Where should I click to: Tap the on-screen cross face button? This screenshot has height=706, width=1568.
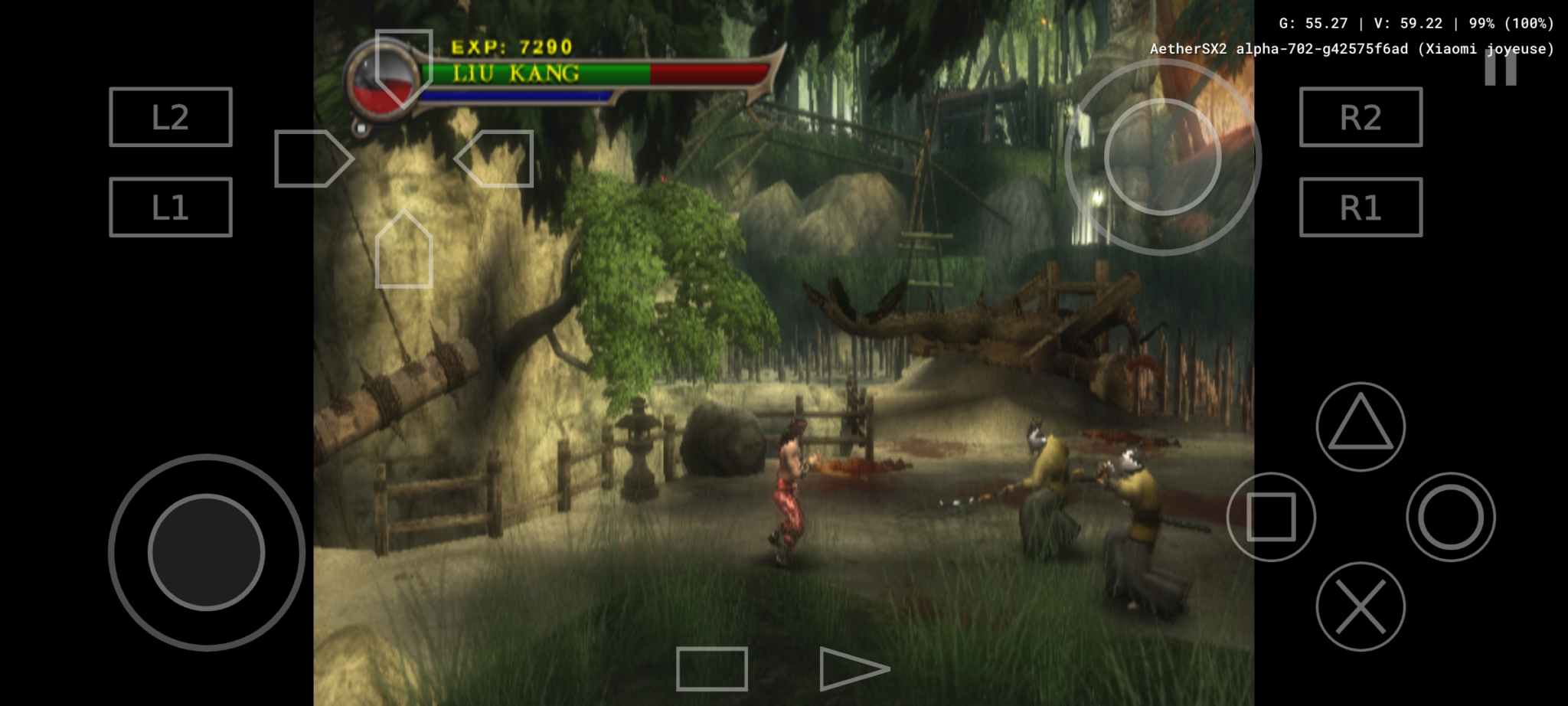[x=1361, y=606]
